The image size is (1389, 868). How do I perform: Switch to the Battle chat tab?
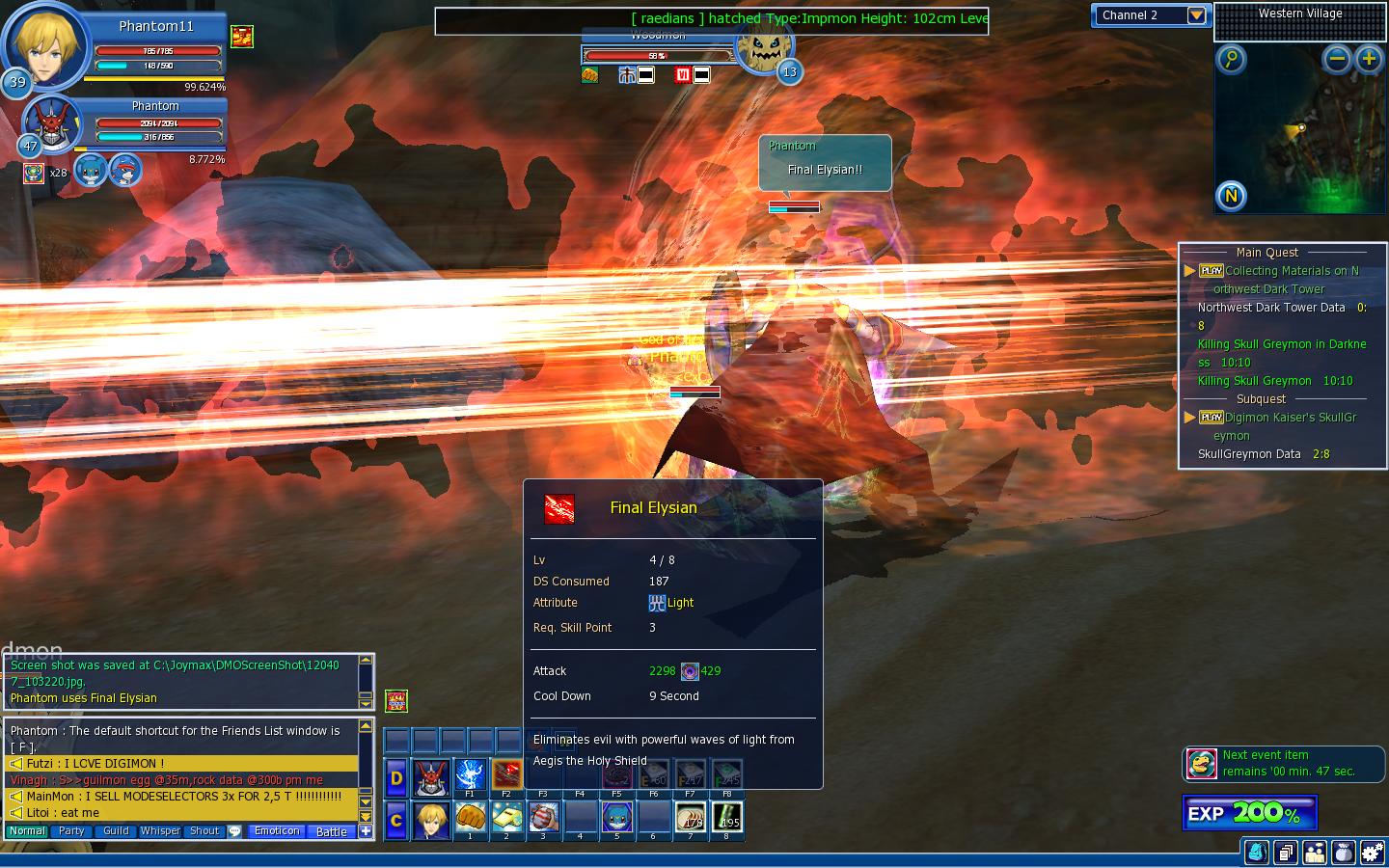coord(331,831)
